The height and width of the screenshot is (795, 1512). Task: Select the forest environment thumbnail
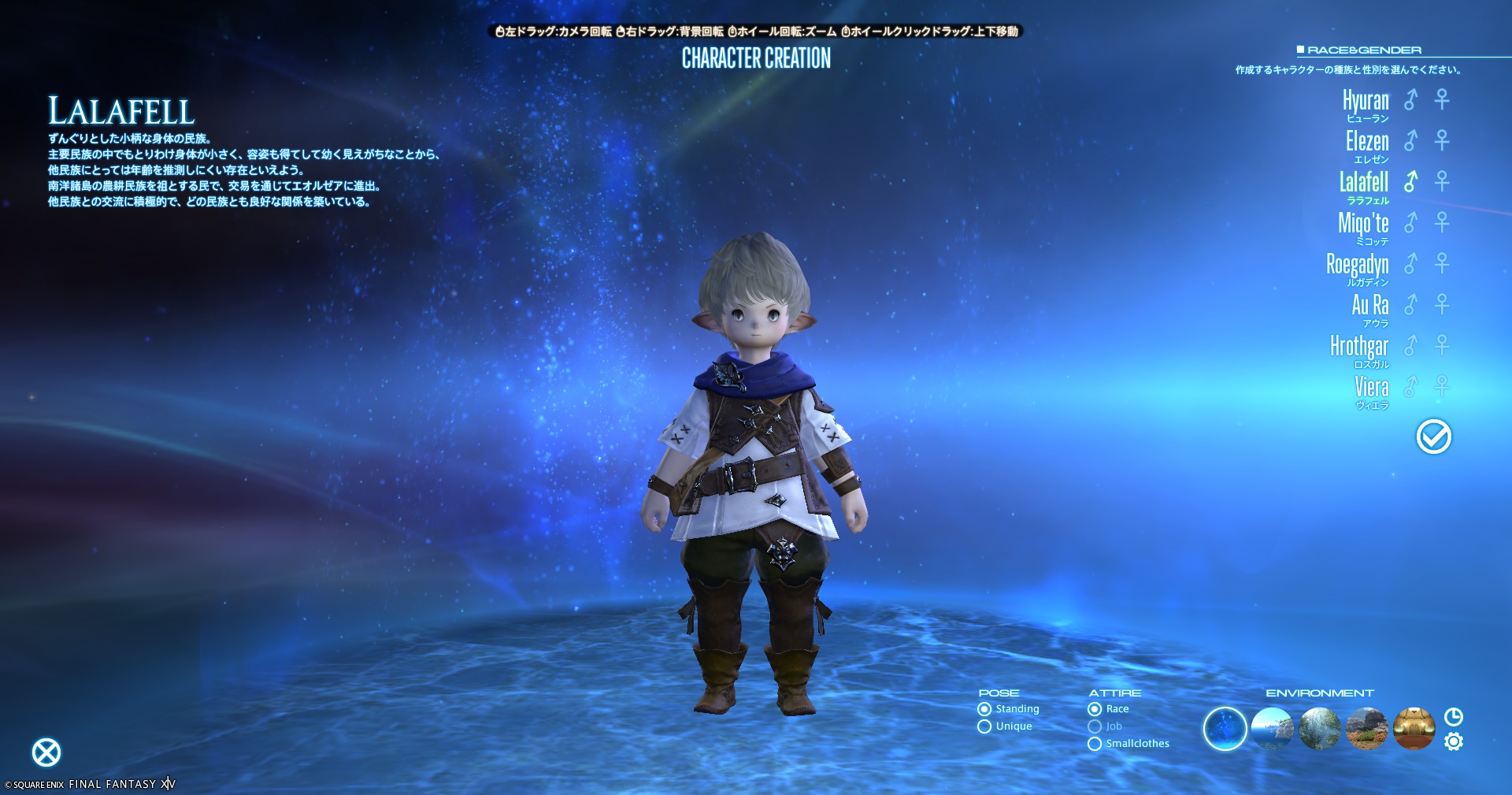pyautogui.click(x=1319, y=729)
